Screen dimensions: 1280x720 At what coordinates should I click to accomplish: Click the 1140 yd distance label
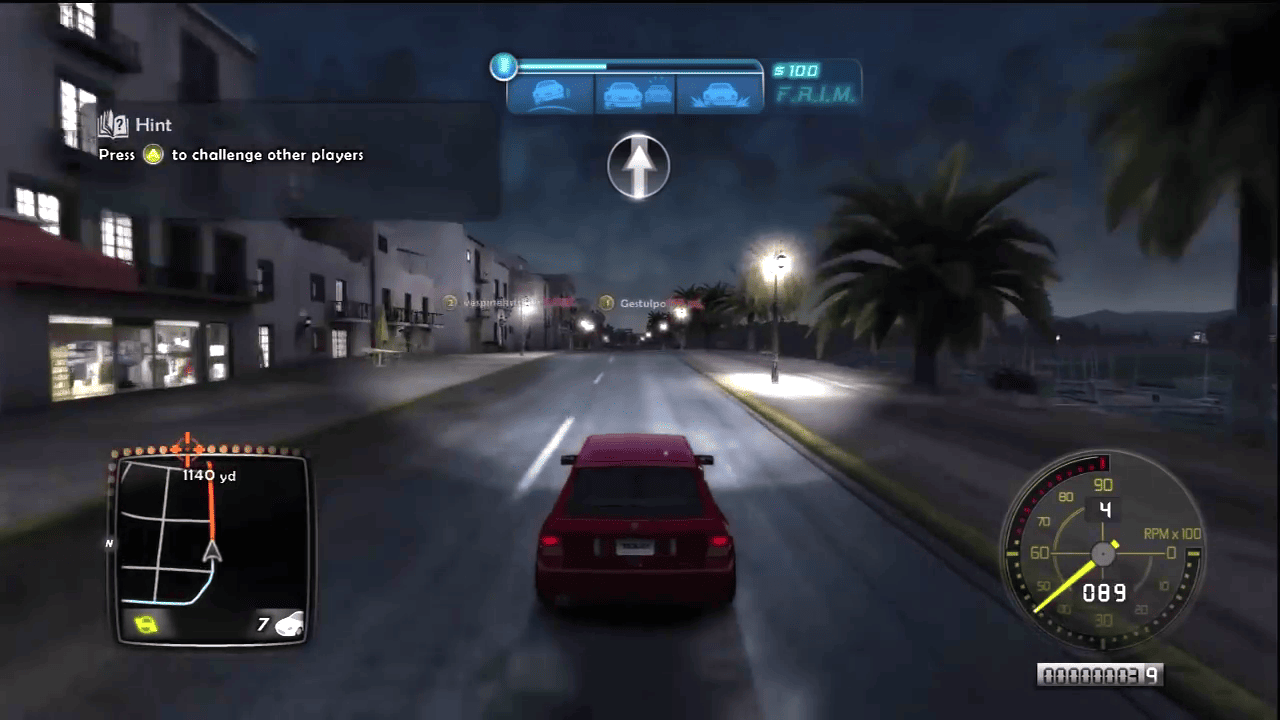(208, 475)
